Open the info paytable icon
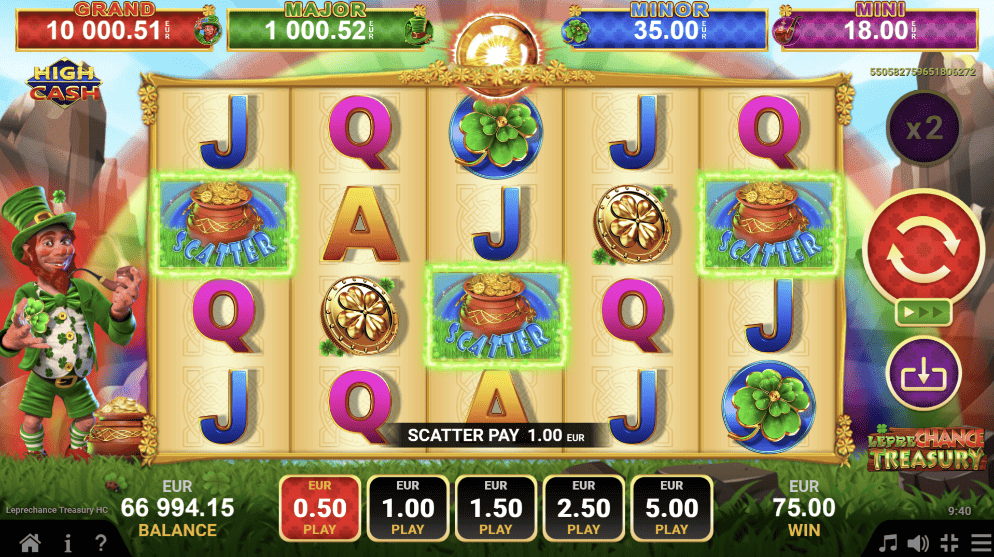The height and width of the screenshot is (557, 994). [x=68, y=543]
